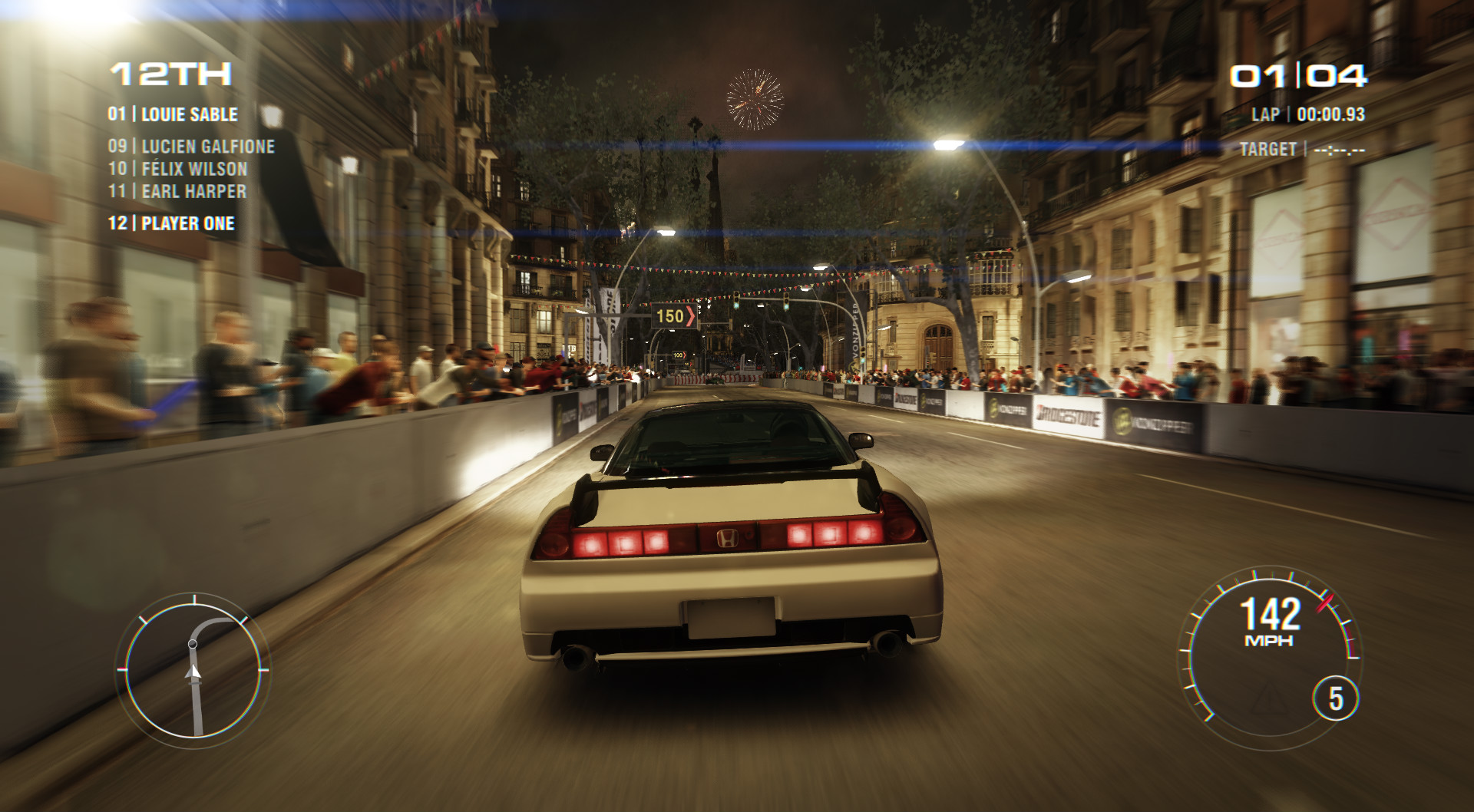Choose Félix Wilson in the standings list
1474x812 pixels.
tap(178, 169)
